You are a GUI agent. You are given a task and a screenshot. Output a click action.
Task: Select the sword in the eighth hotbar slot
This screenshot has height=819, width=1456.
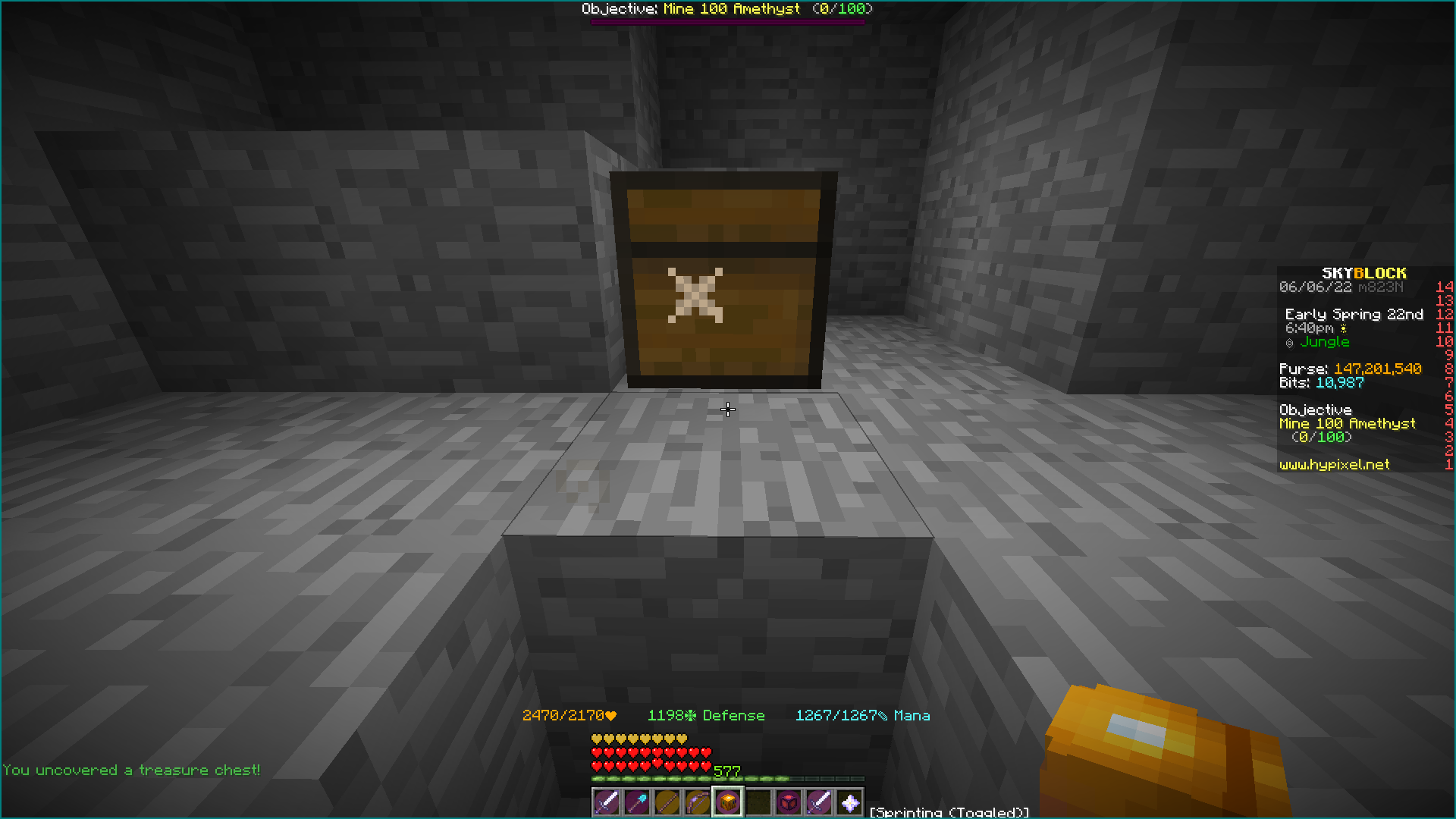[x=819, y=802]
